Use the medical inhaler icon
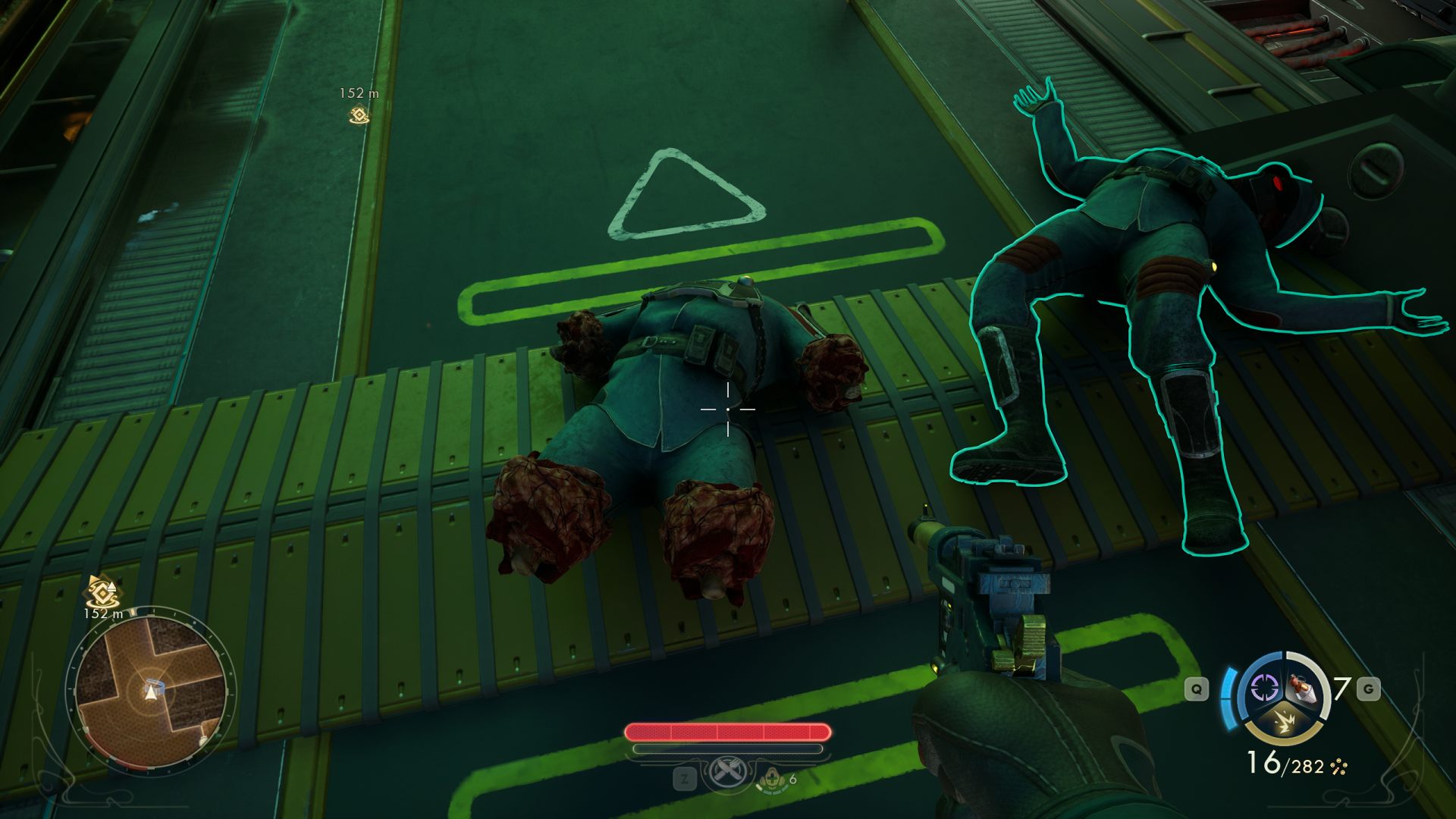 (772, 777)
